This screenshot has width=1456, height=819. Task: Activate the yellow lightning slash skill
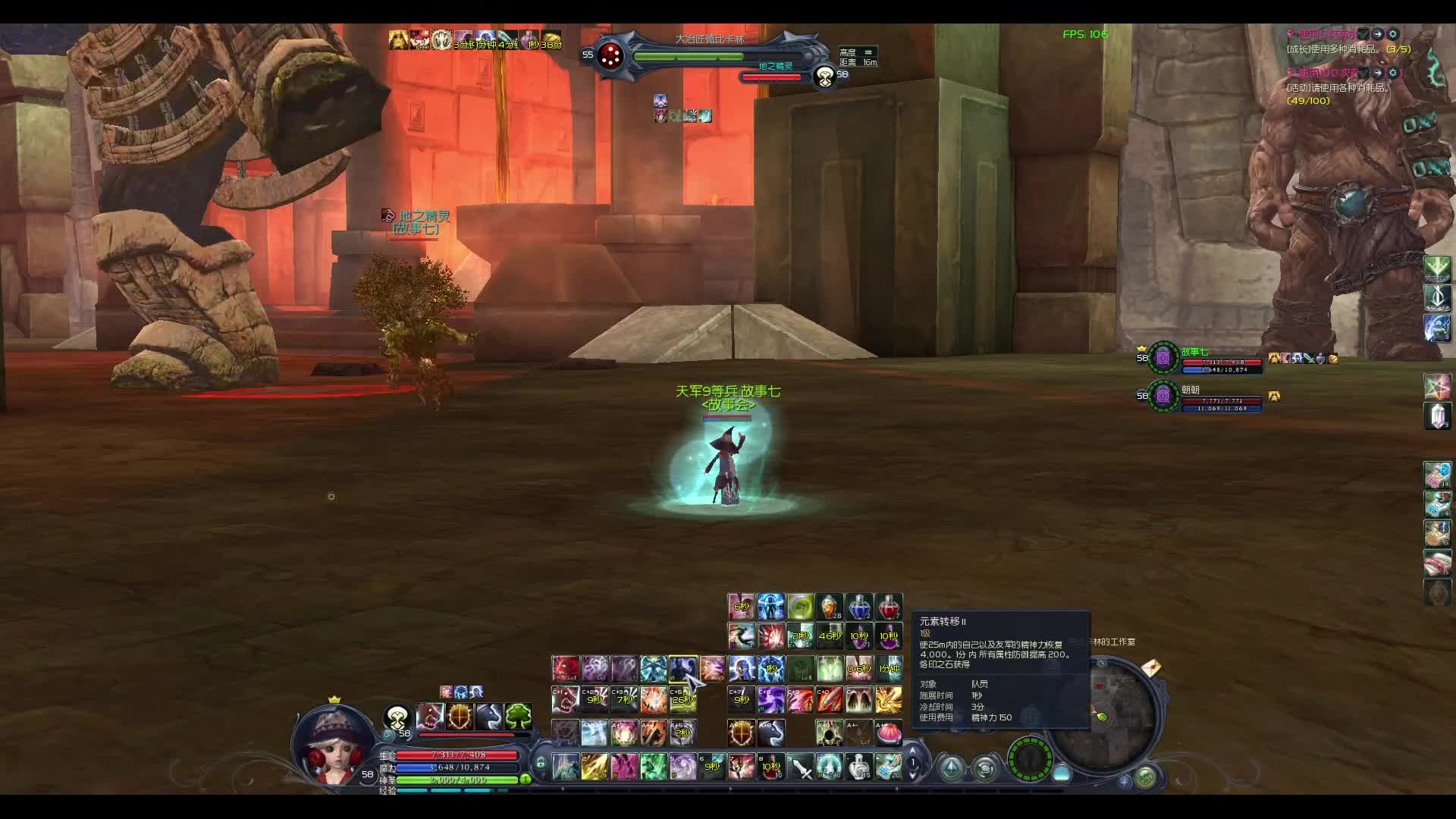click(594, 767)
